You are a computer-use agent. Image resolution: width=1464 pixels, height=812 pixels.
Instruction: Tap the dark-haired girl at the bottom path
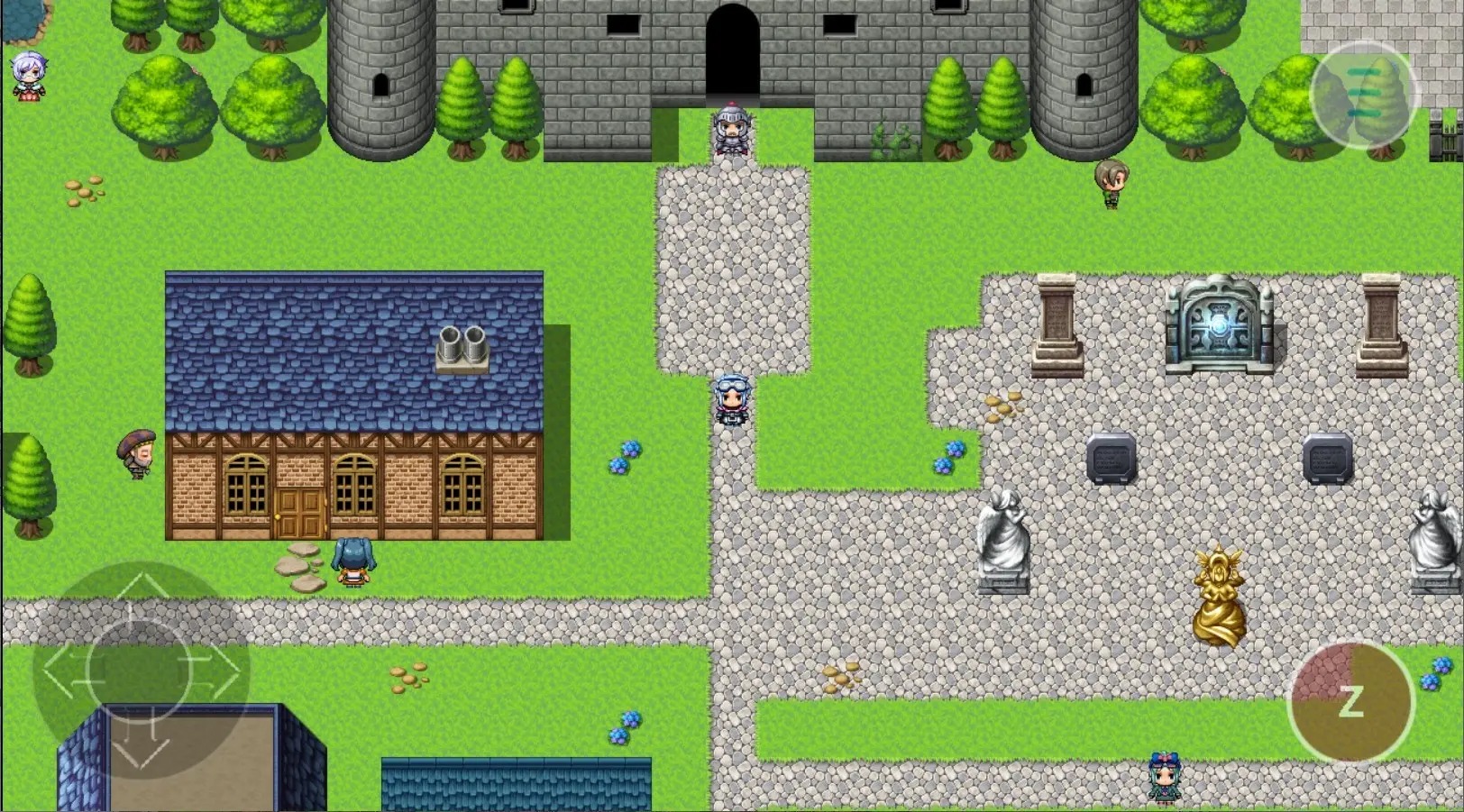click(1167, 777)
